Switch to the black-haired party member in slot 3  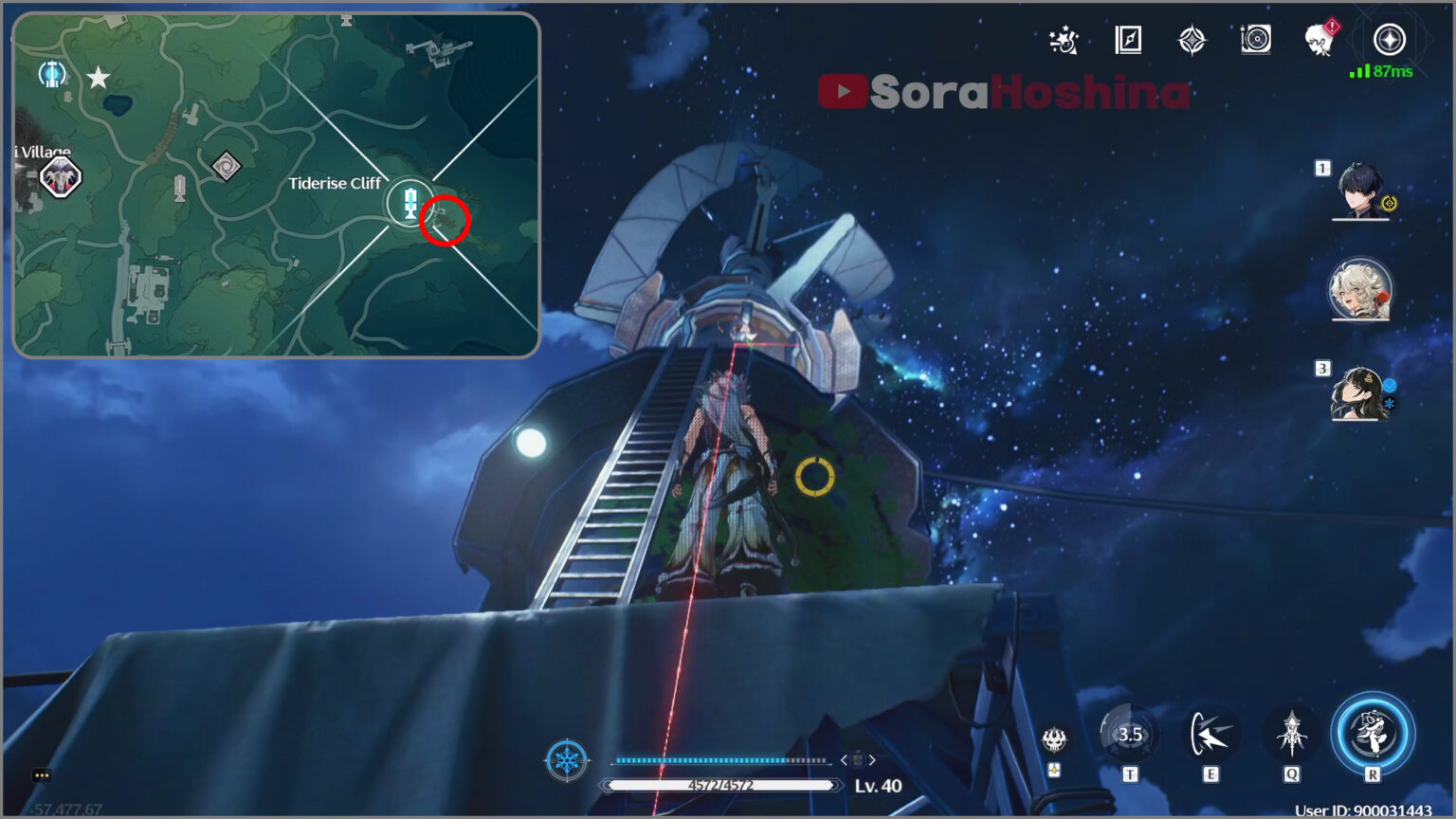[x=1360, y=393]
